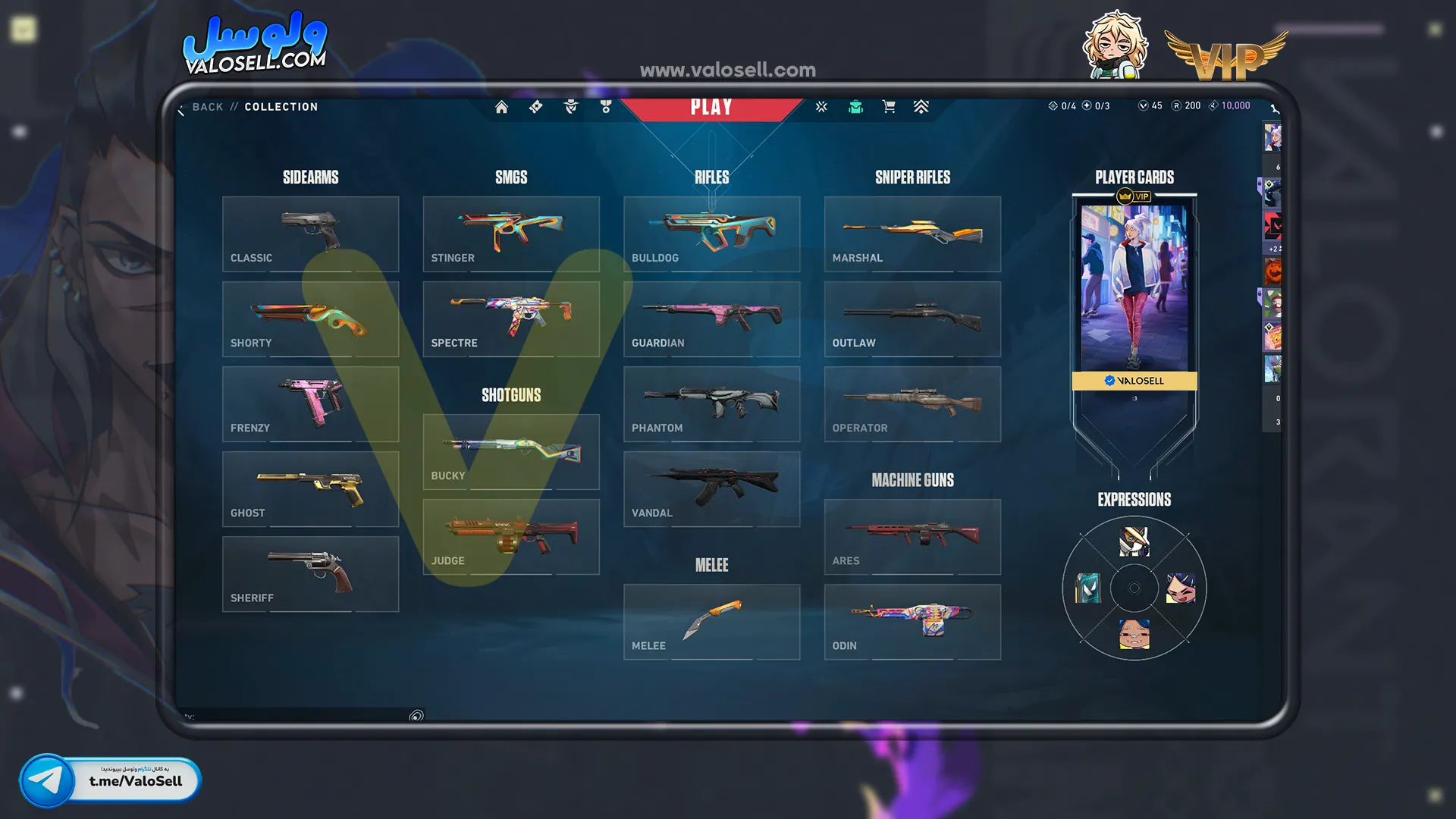The image size is (1456, 819).
Task: Select the Spectre SMG slot
Action: [510, 318]
